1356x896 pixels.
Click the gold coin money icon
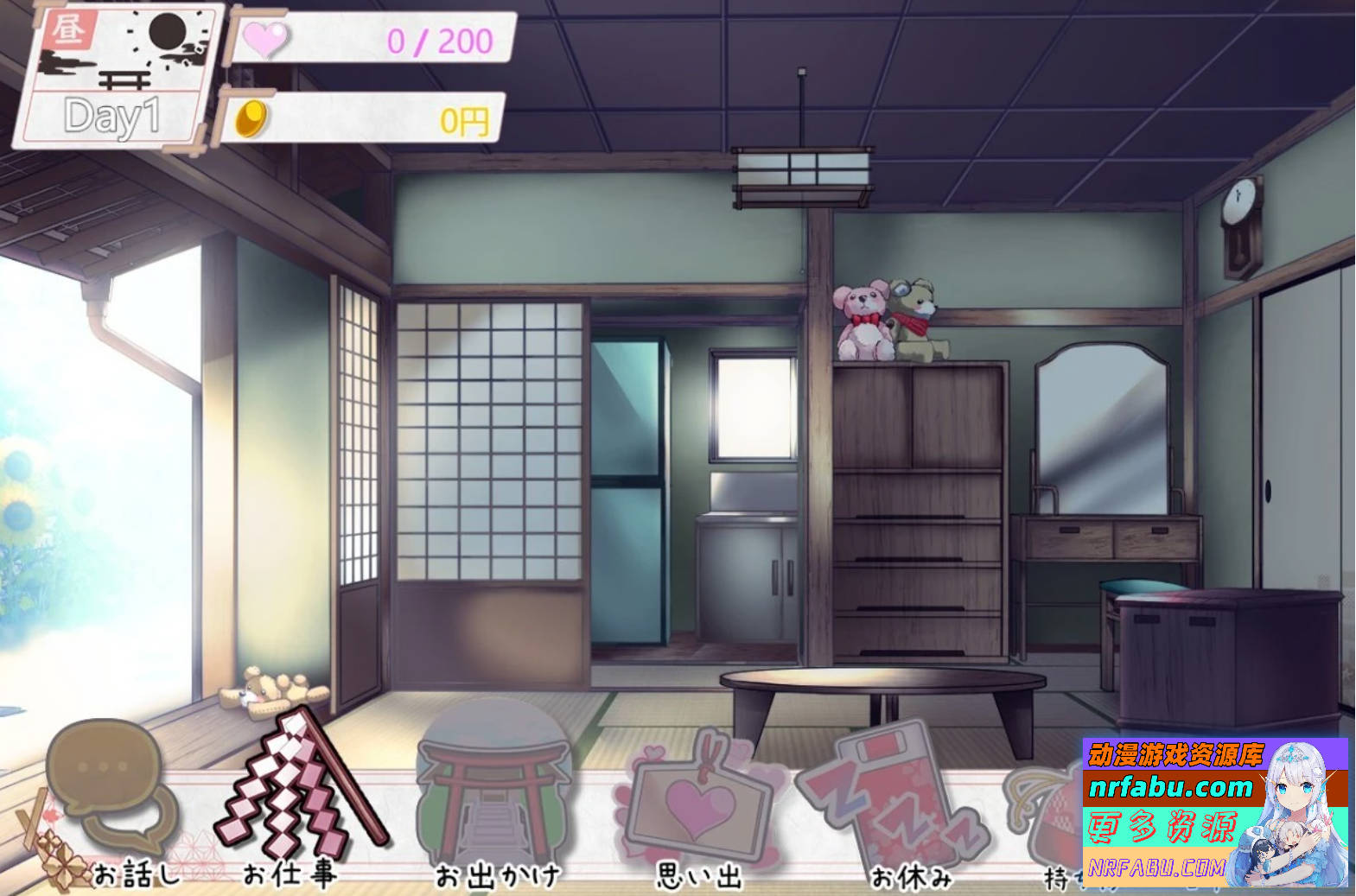coord(251,119)
